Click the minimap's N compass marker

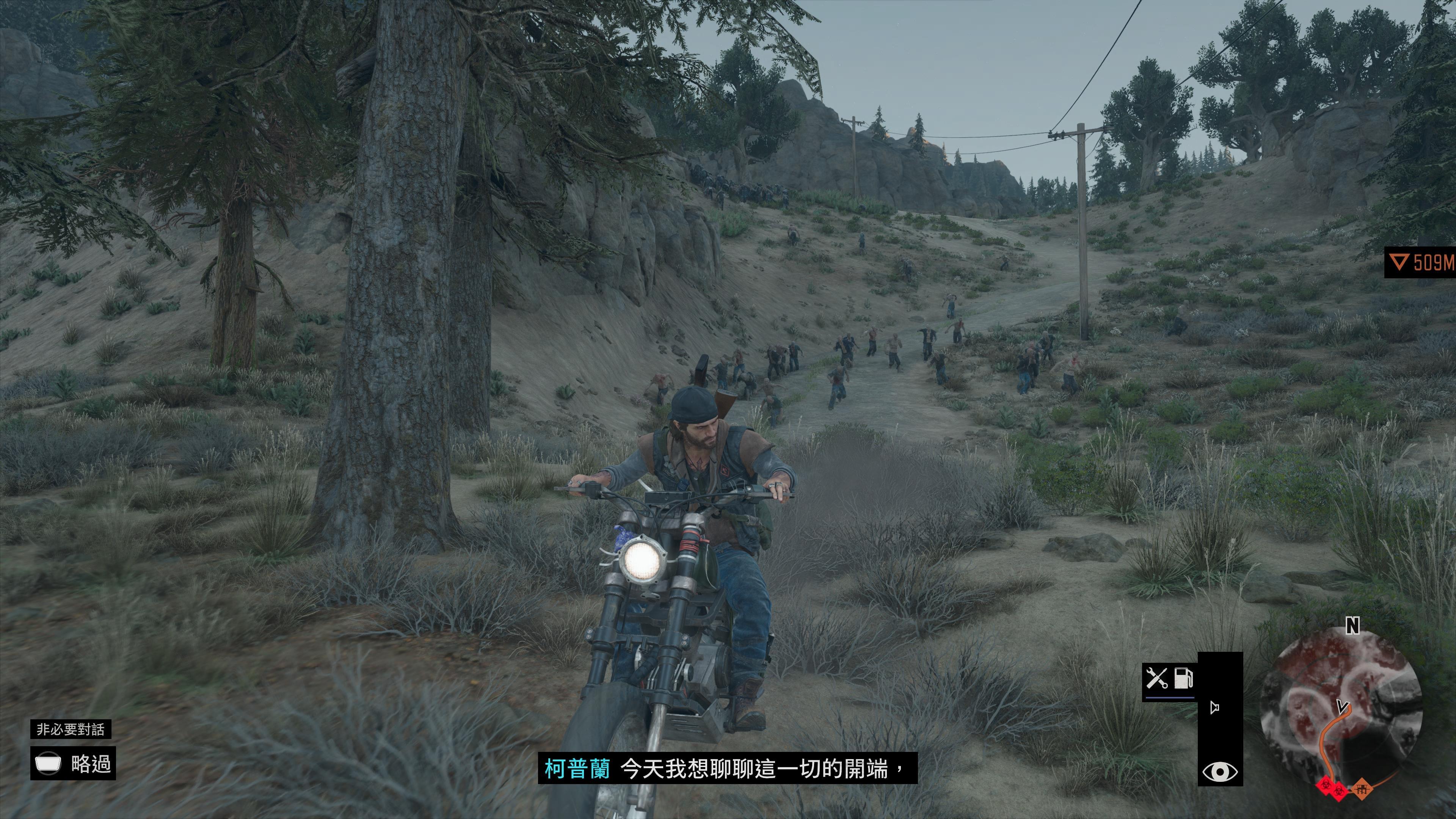[1352, 626]
